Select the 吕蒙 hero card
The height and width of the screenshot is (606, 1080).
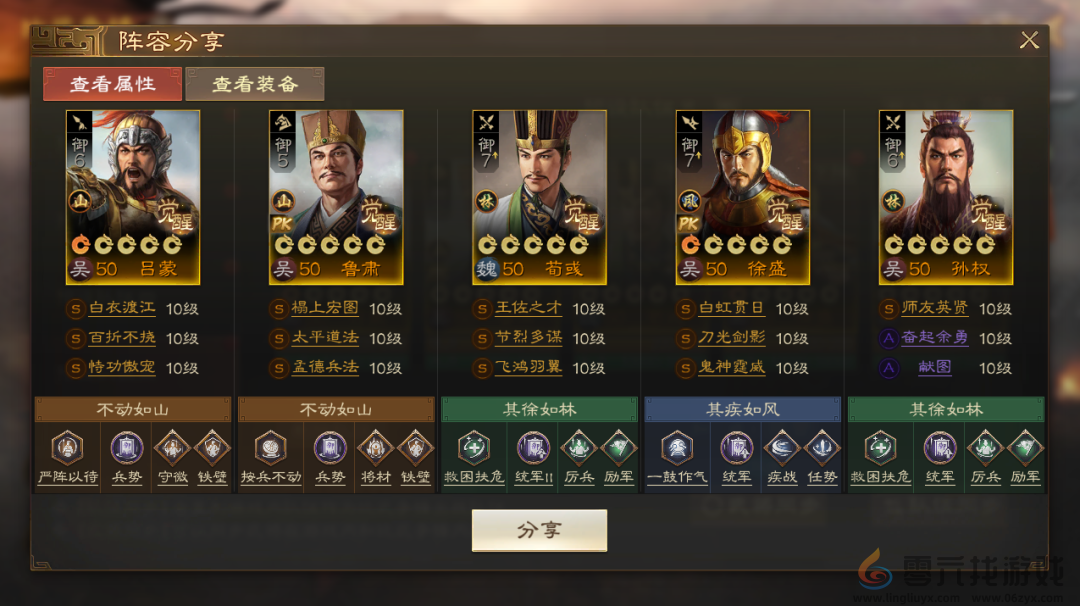pyautogui.click(x=133, y=197)
